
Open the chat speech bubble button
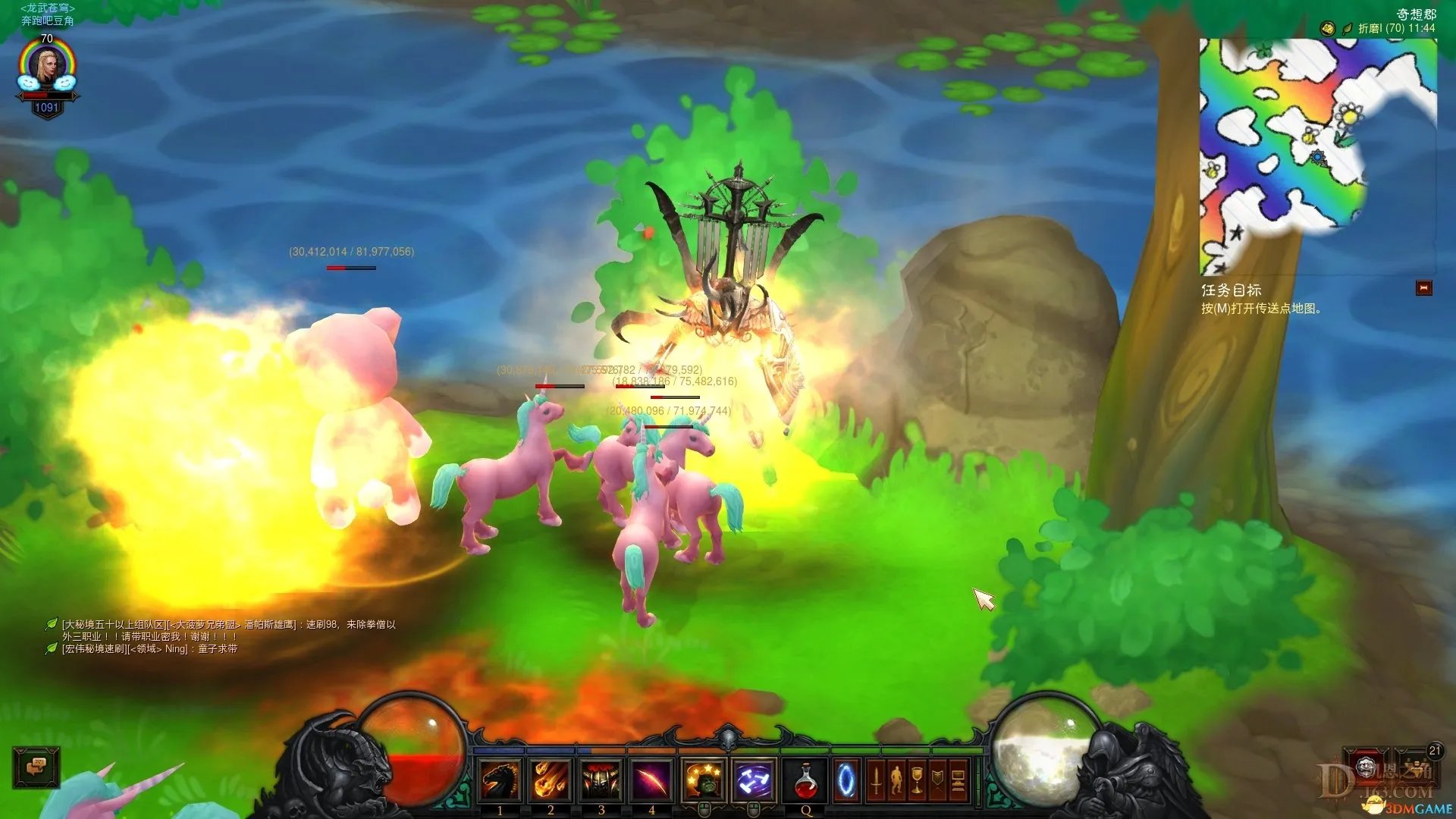pos(36,767)
